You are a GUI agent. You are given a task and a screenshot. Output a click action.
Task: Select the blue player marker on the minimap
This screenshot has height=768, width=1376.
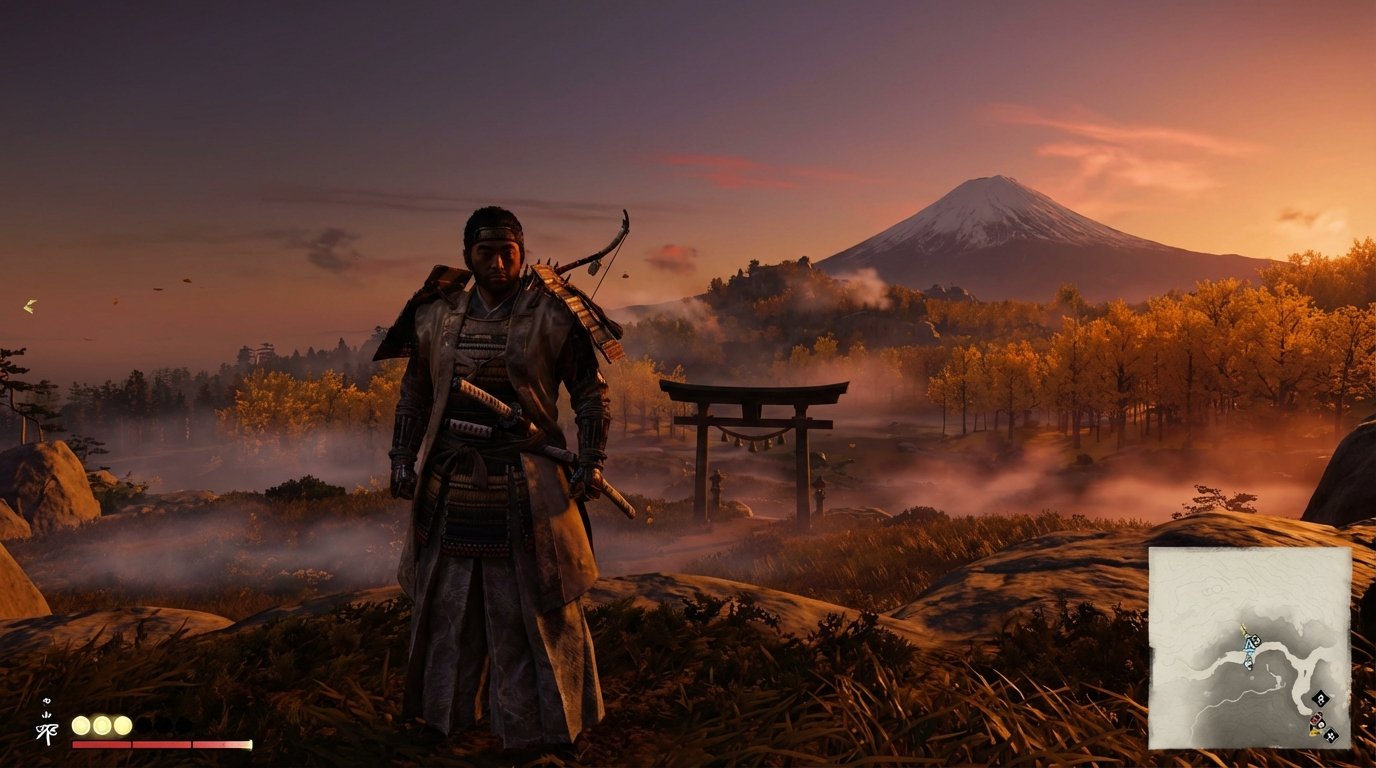coord(1249,647)
